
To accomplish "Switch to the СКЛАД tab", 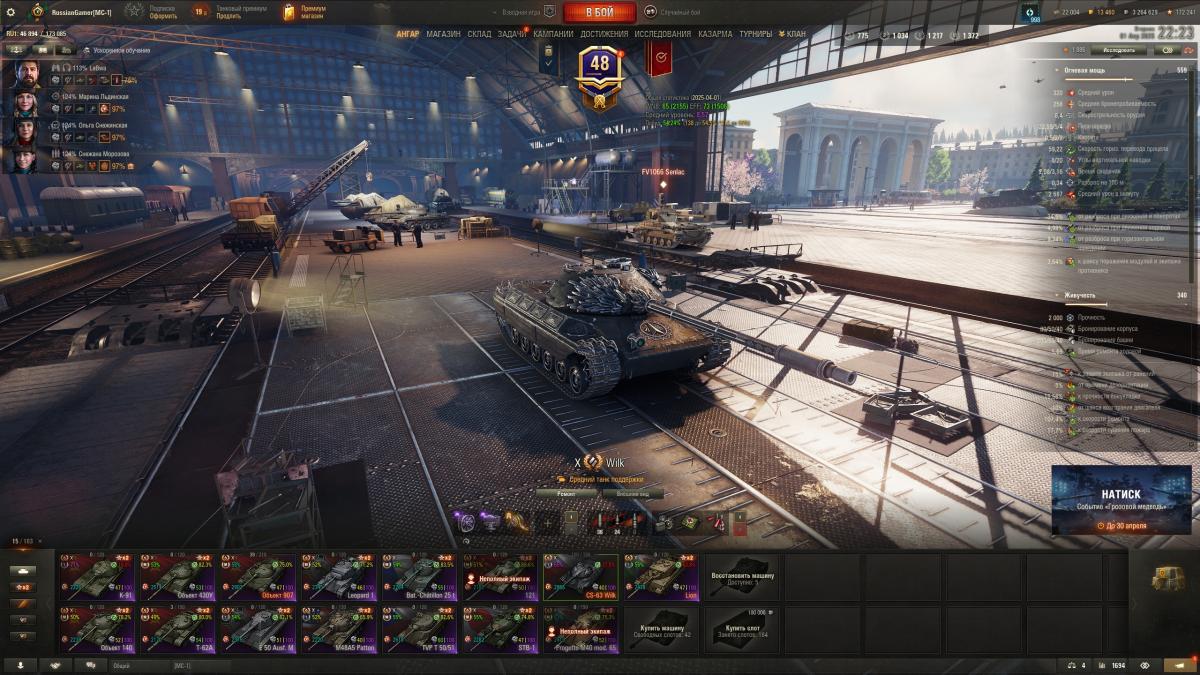I will pos(479,34).
